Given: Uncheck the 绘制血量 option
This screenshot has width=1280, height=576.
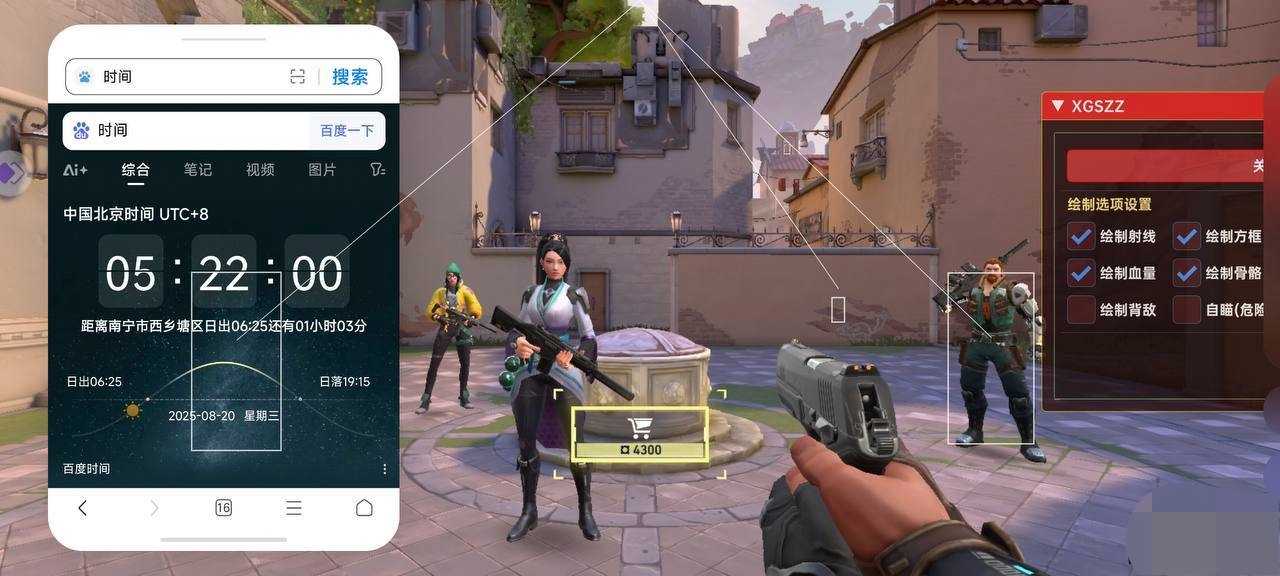Looking at the screenshot, I should click(x=1081, y=273).
